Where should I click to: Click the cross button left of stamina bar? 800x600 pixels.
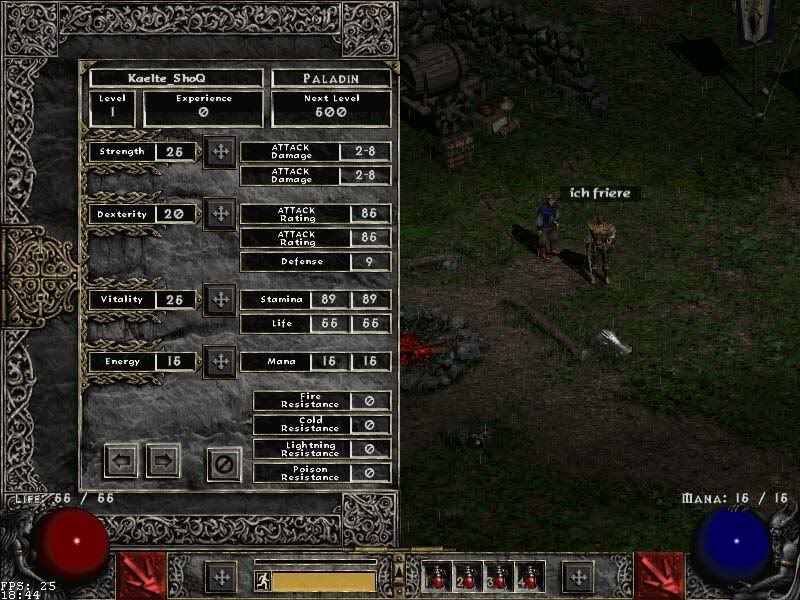(x=220, y=577)
